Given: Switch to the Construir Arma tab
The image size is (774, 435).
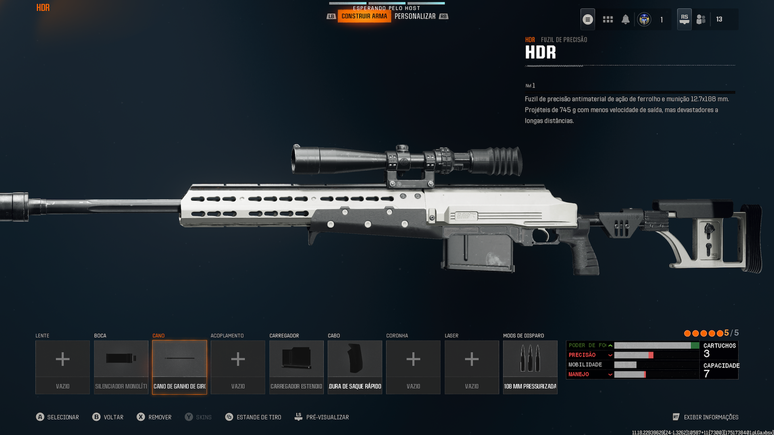Looking at the screenshot, I should pyautogui.click(x=364, y=16).
